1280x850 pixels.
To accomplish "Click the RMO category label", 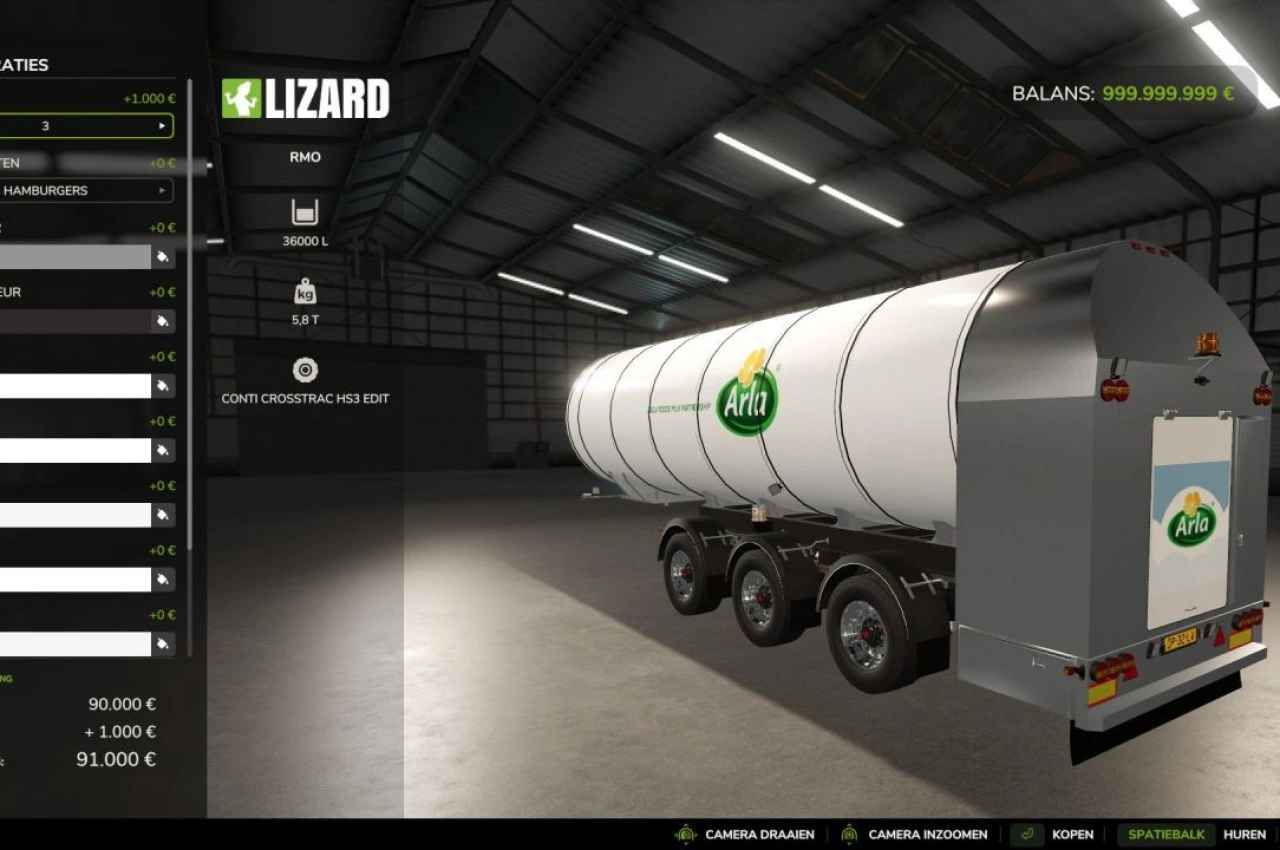I will (x=304, y=157).
